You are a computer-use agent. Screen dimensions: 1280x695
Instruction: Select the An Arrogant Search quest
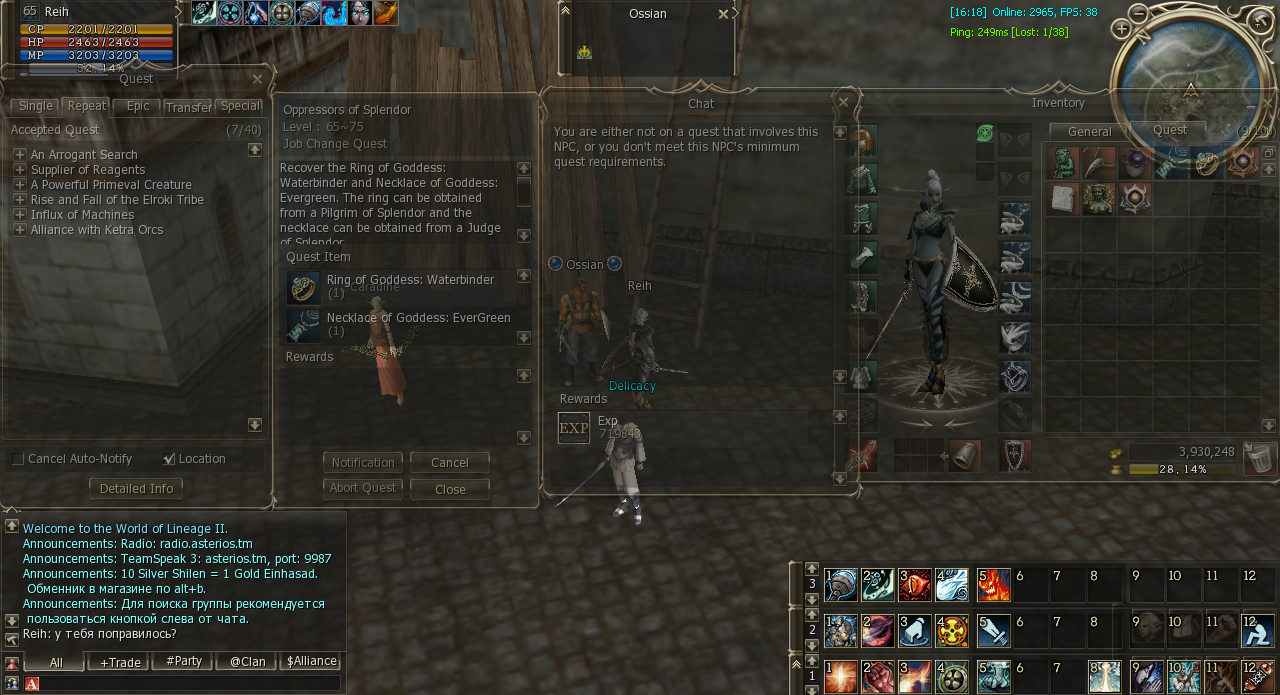pos(84,155)
